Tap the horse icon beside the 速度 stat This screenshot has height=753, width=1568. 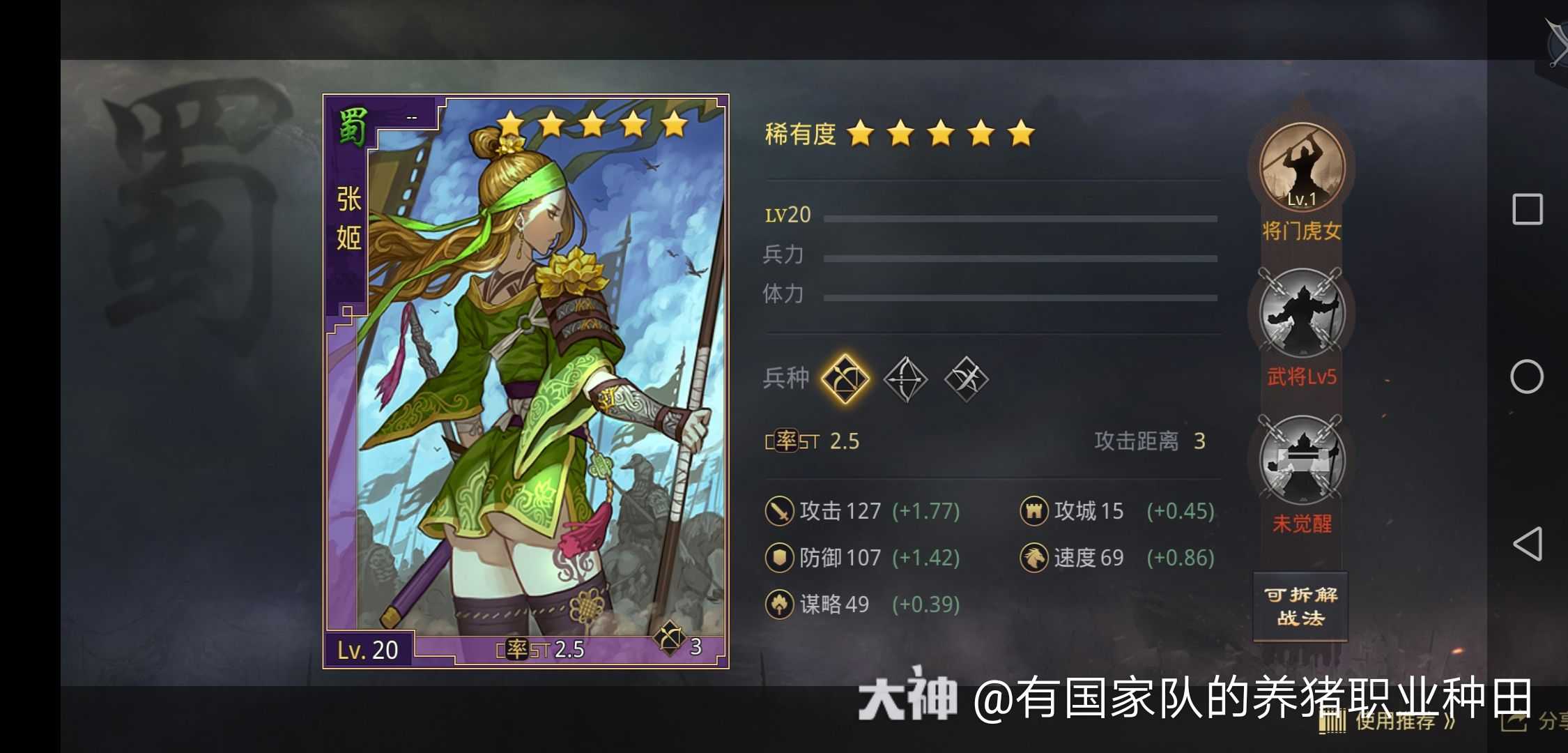(x=1035, y=557)
